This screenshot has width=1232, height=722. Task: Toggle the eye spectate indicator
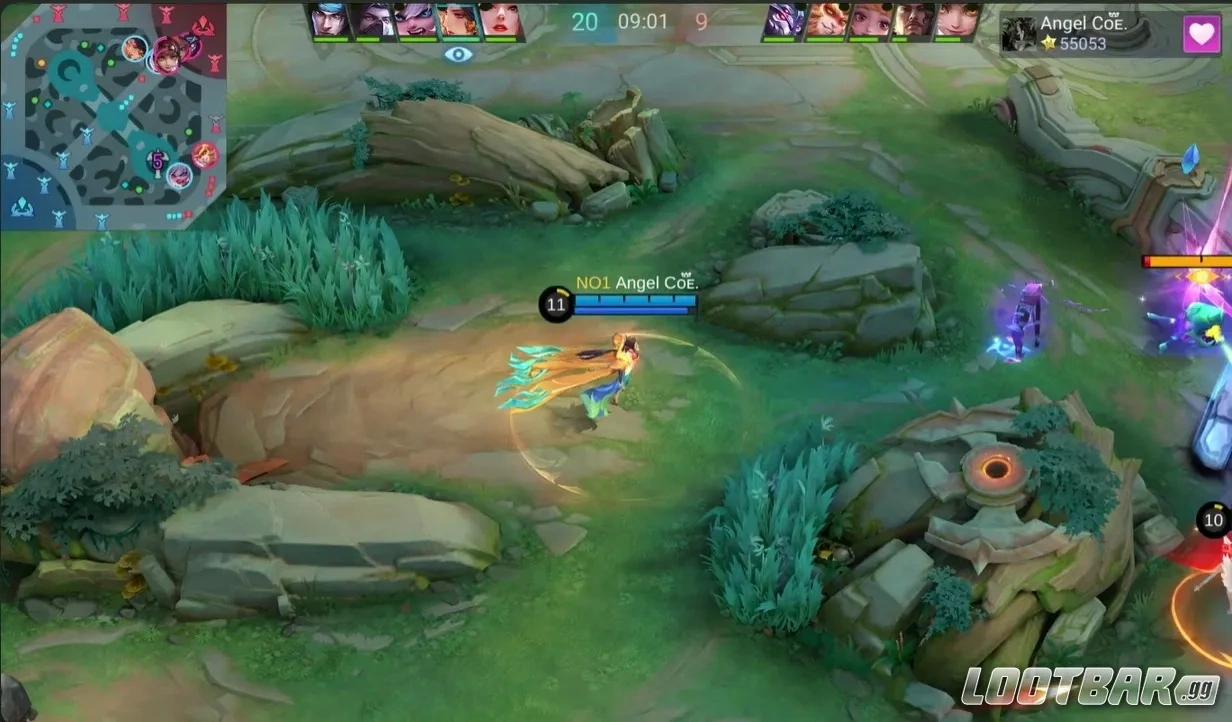458,54
